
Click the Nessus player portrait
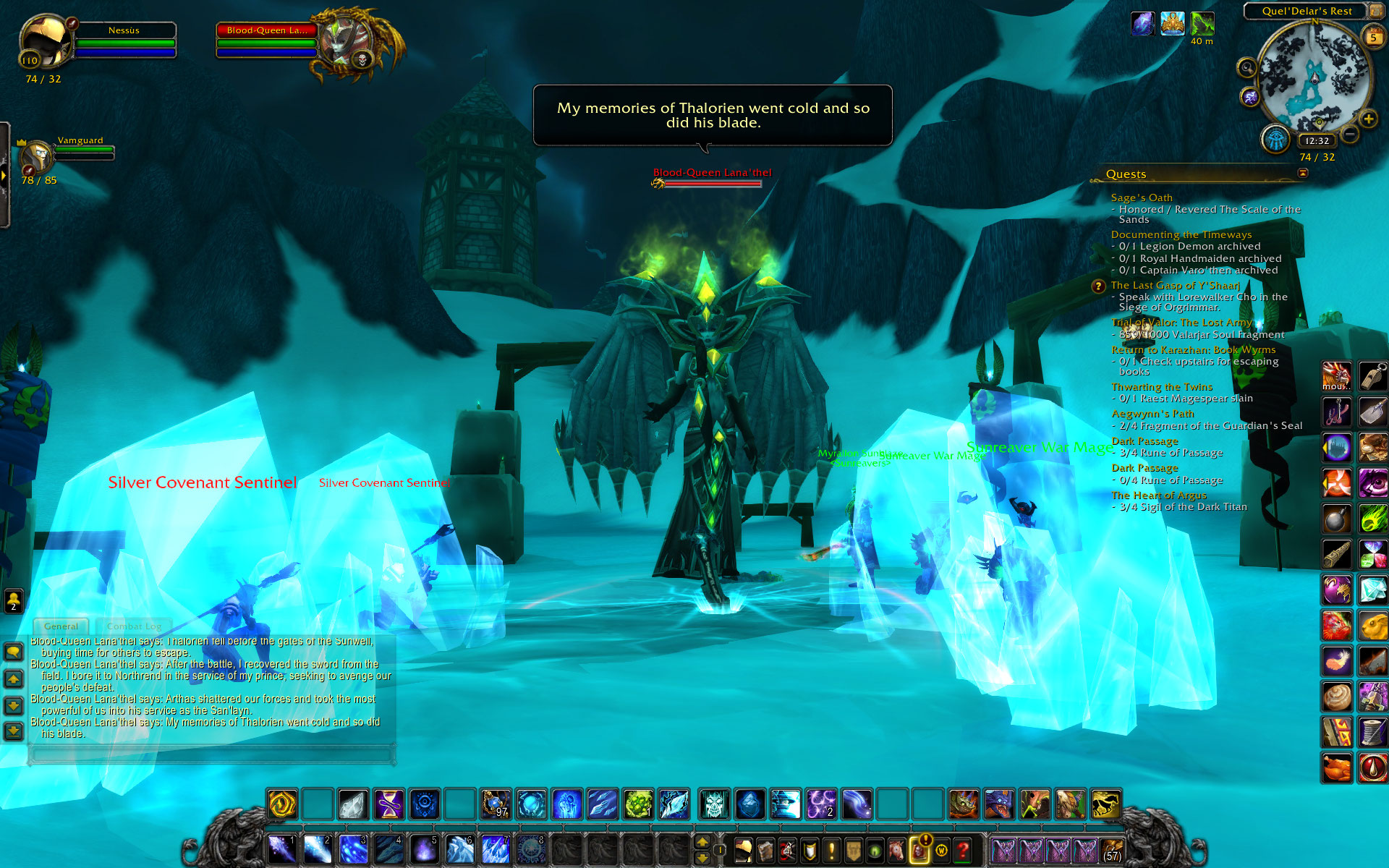[45, 42]
